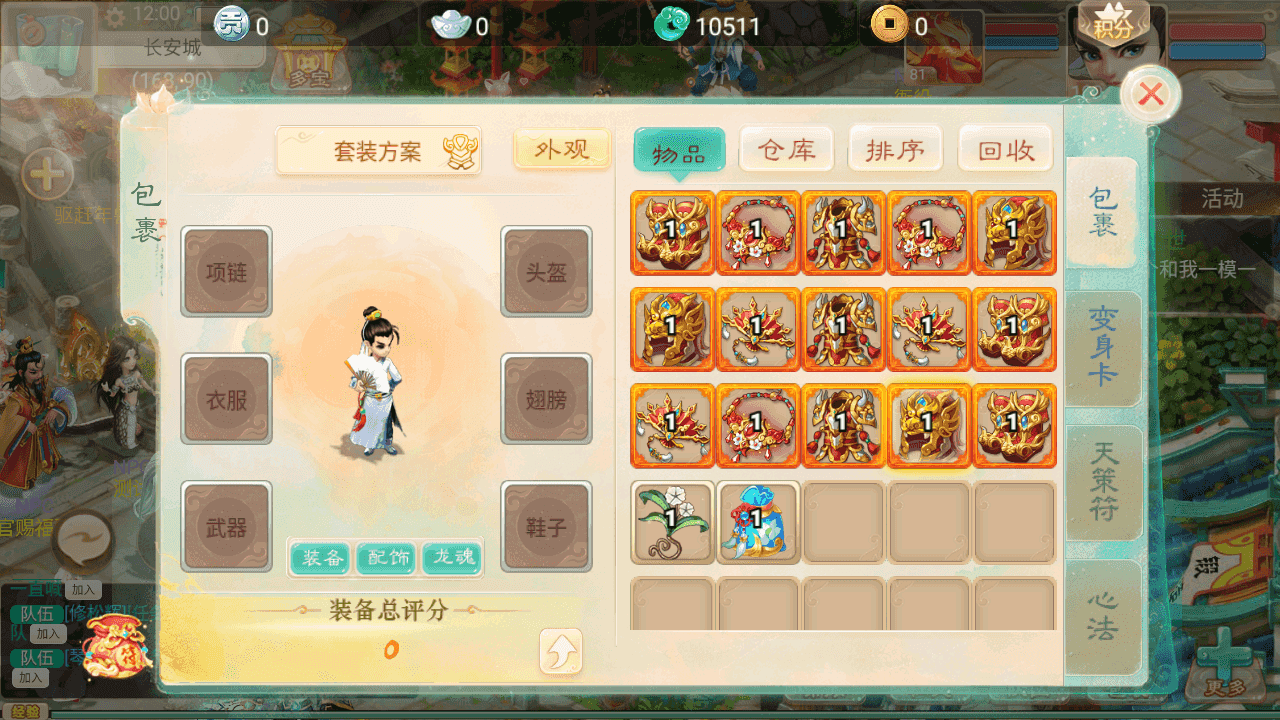
Task: Select the 变身卡 side tab
Action: pyautogui.click(x=1102, y=347)
